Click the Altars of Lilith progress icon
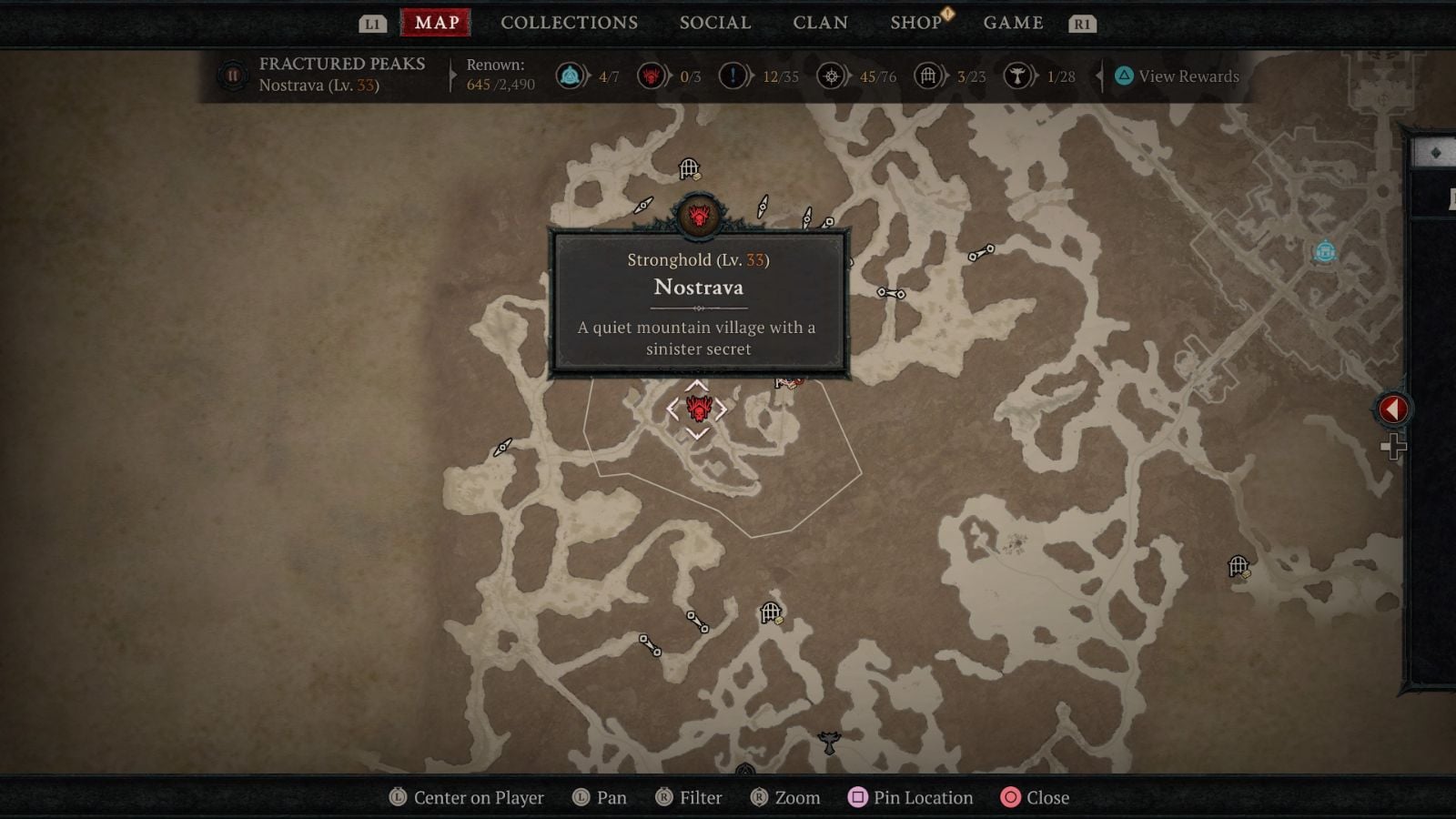The width and height of the screenshot is (1456, 819). pos(1017,76)
